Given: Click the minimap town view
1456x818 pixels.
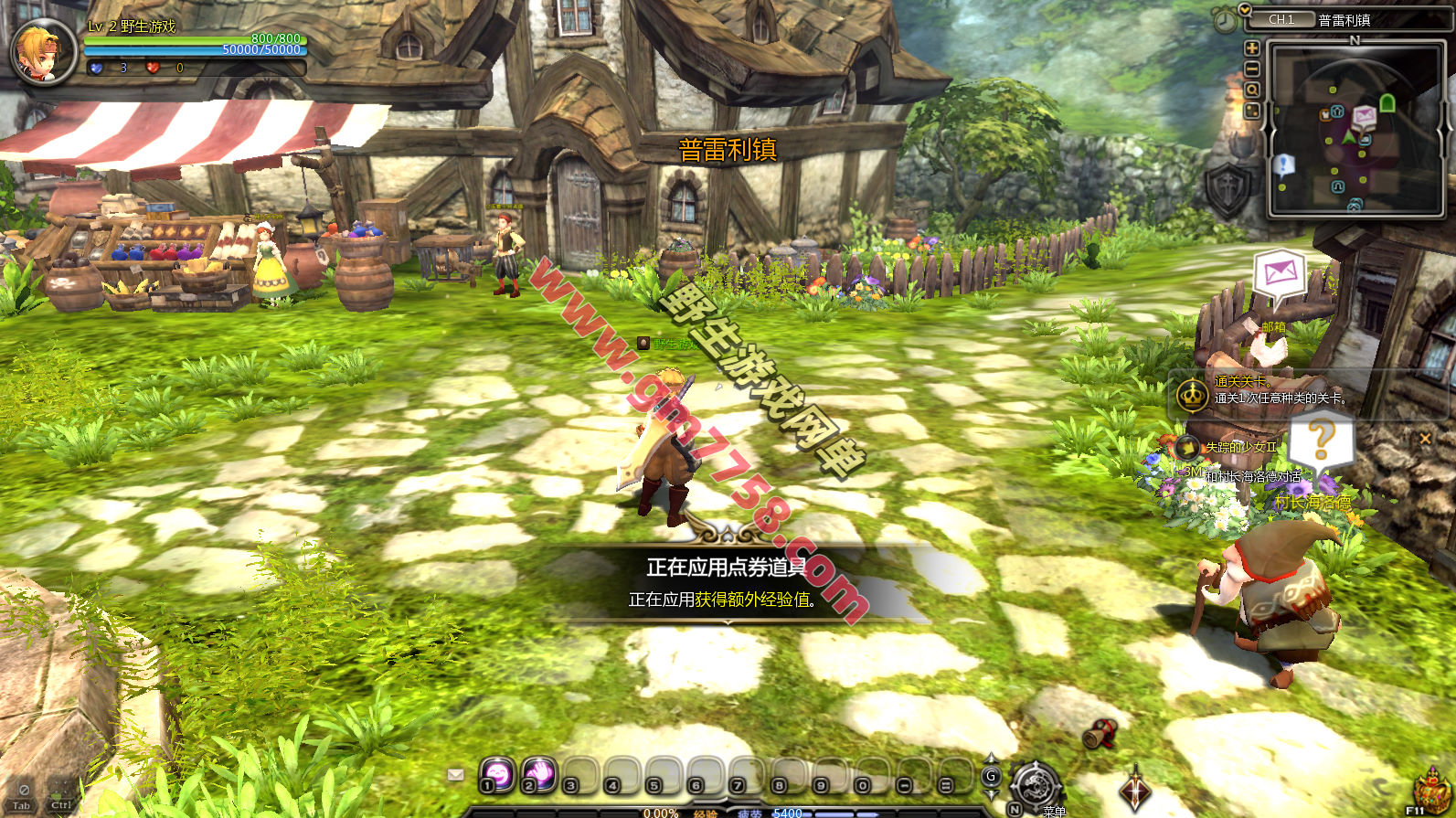Looking at the screenshot, I should tap(1344, 128).
